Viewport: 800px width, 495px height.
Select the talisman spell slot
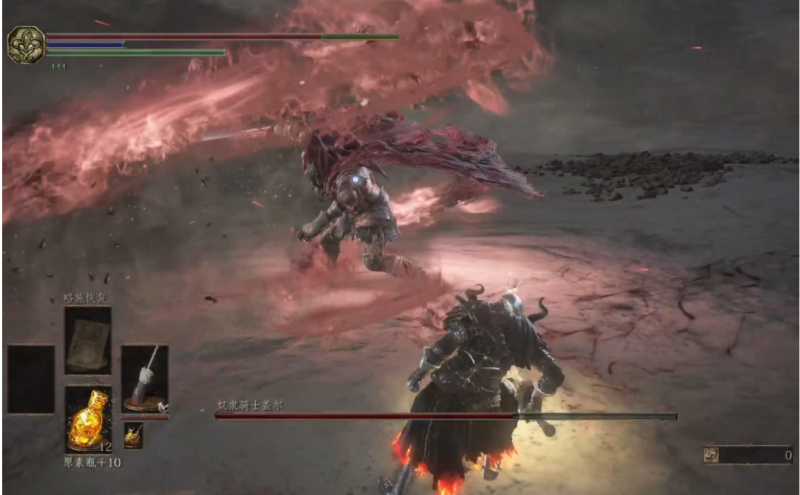coord(88,340)
